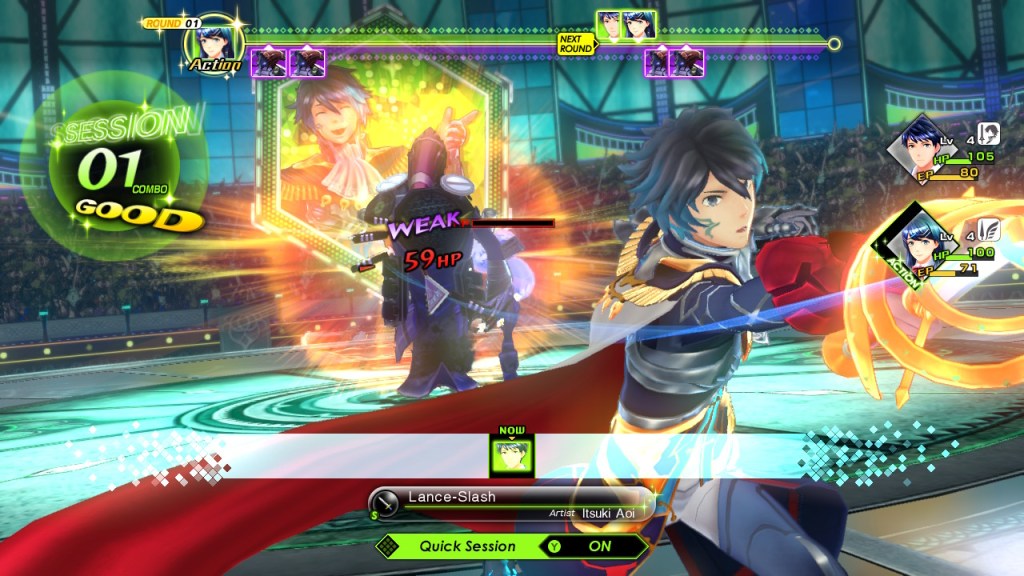Click the Lance-Slash skill banner
This screenshot has width=1024, height=576.
(x=510, y=503)
